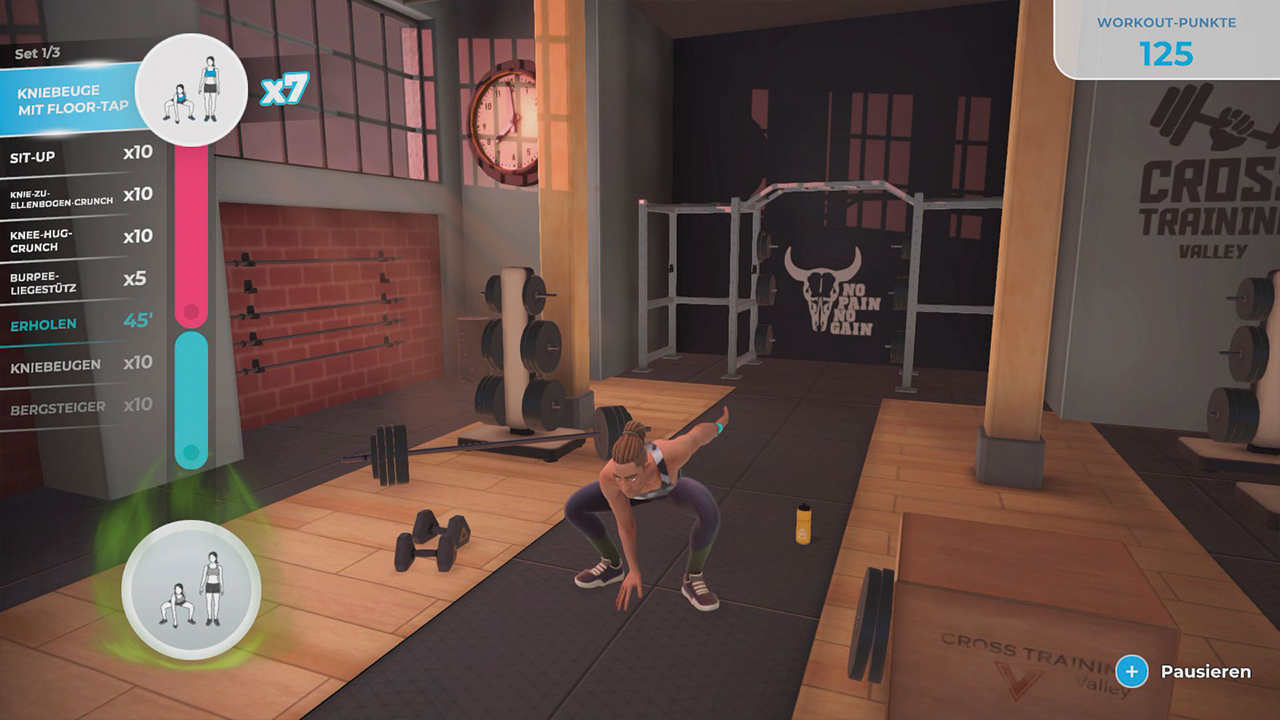Pick the Knee-Hug-Crunch exercise row
1280x720 pixels.
click(80, 238)
